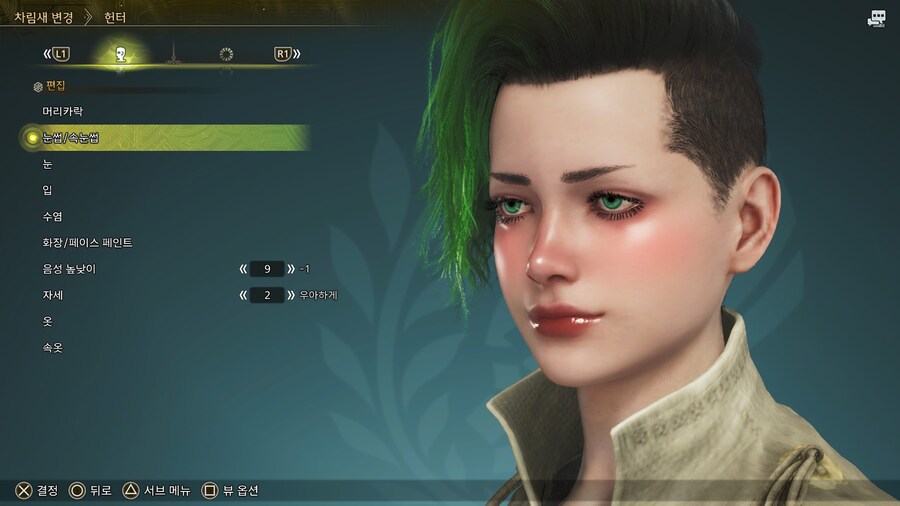
Task: Select the 속옷 (underwear) entry
Action: [53, 347]
